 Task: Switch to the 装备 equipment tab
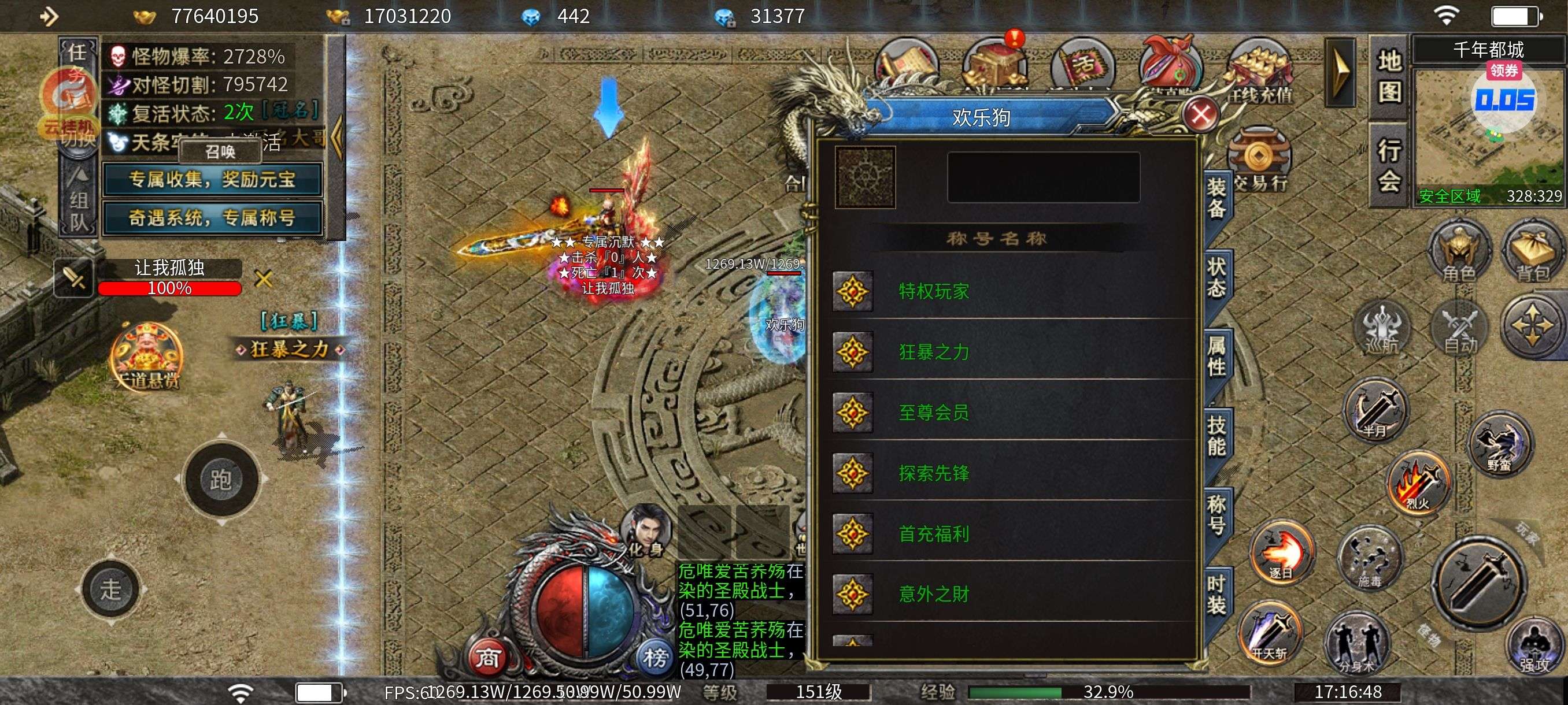coord(1217,199)
